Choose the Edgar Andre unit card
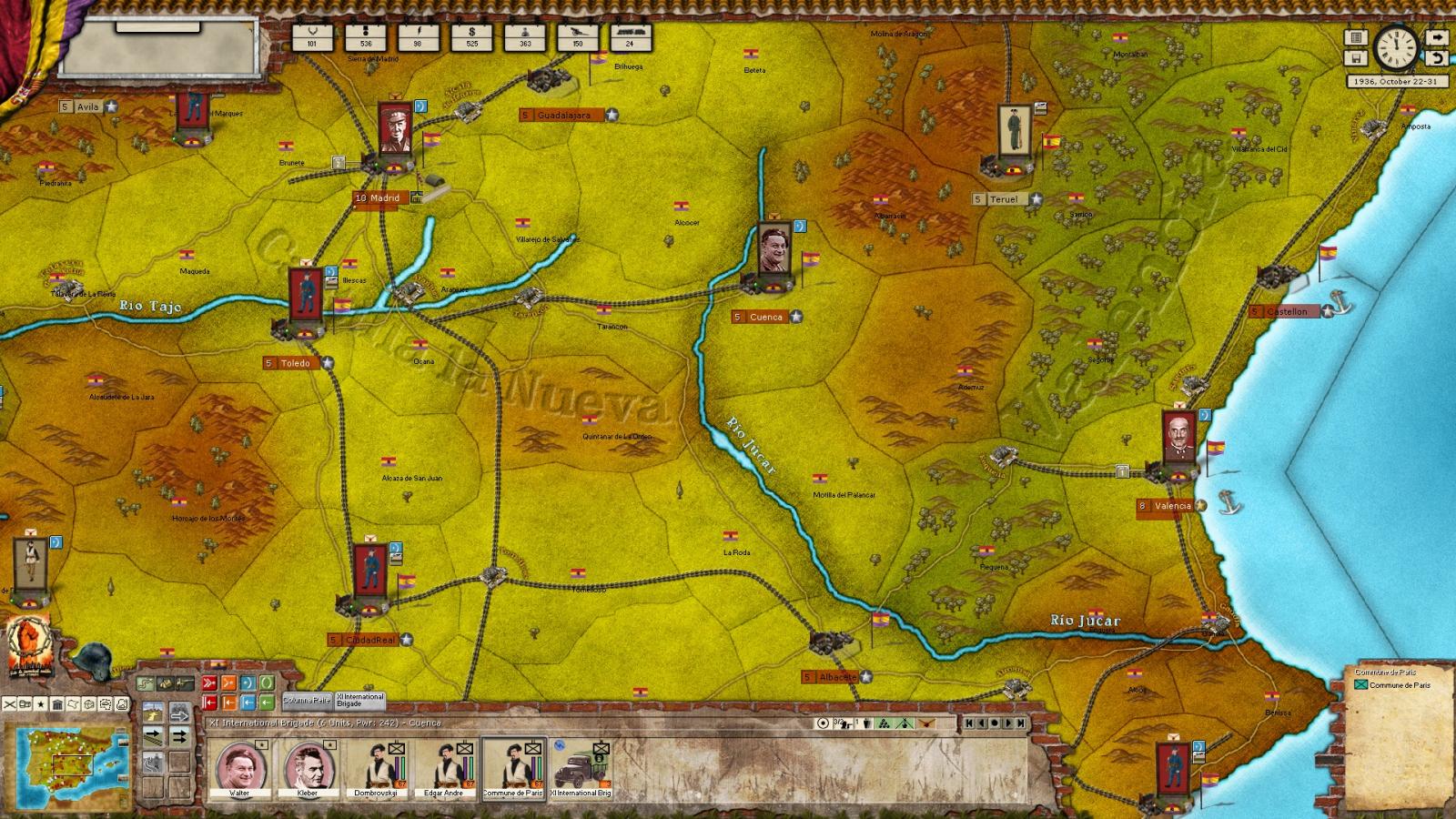Image resolution: width=1456 pixels, height=819 pixels. click(445, 769)
